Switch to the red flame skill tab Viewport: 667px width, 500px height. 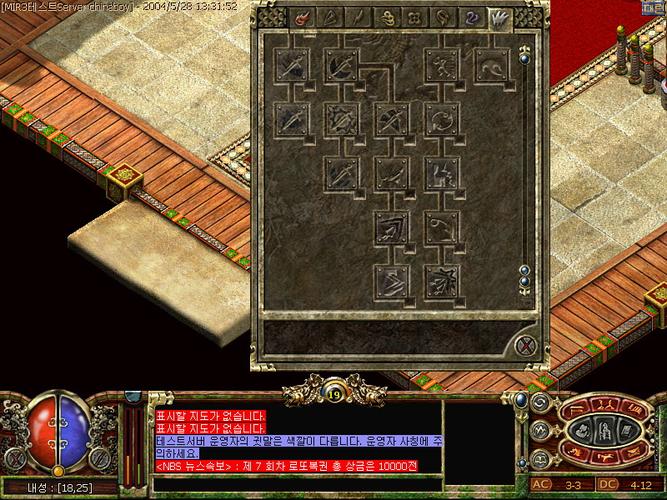coord(301,17)
